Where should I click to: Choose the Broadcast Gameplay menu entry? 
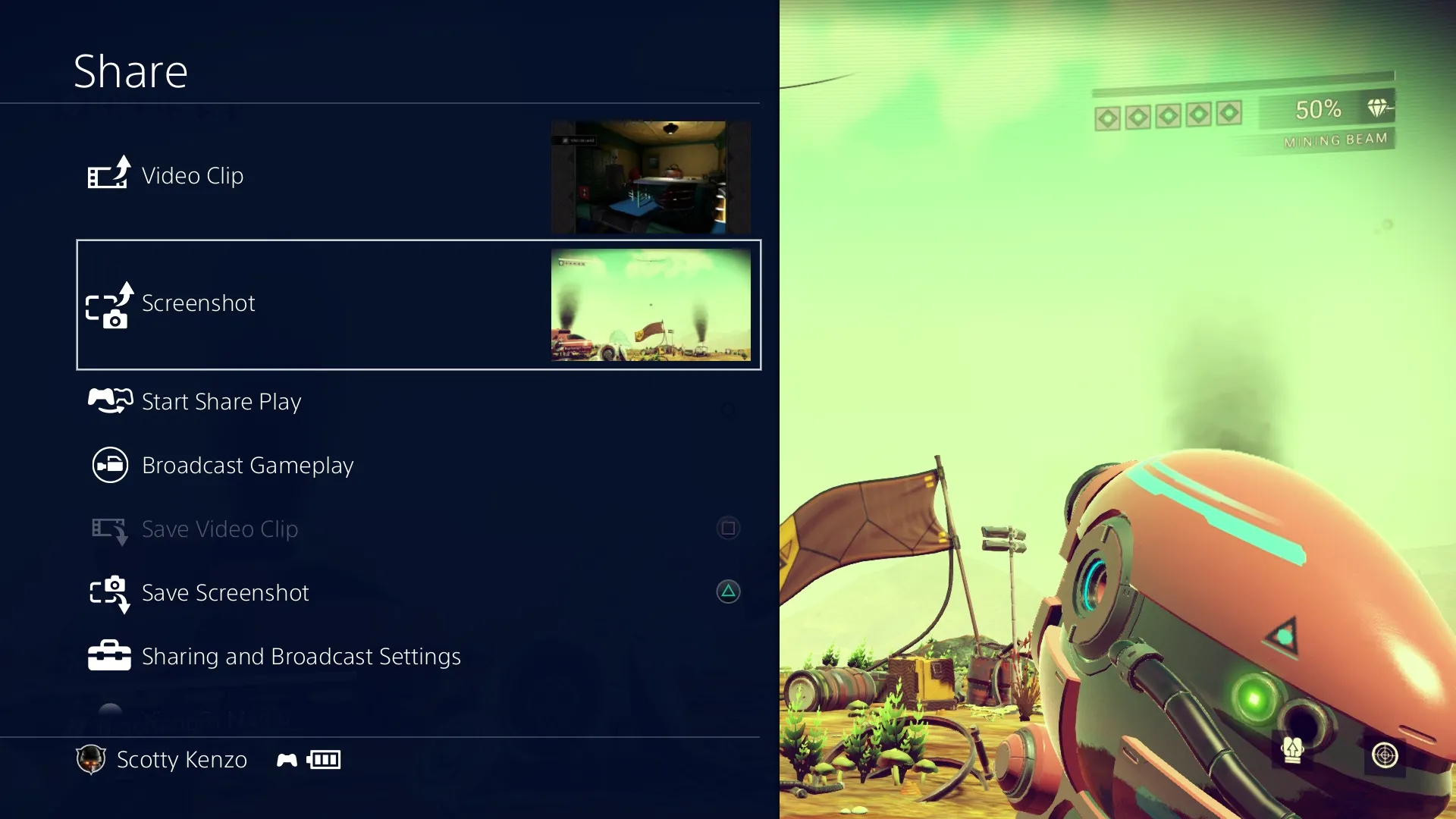click(247, 465)
